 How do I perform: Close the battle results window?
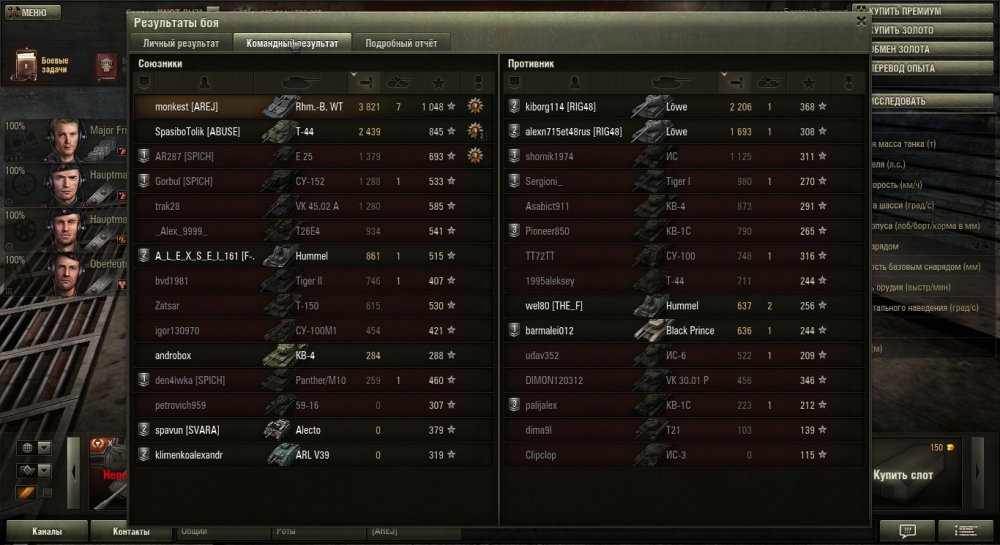point(861,20)
